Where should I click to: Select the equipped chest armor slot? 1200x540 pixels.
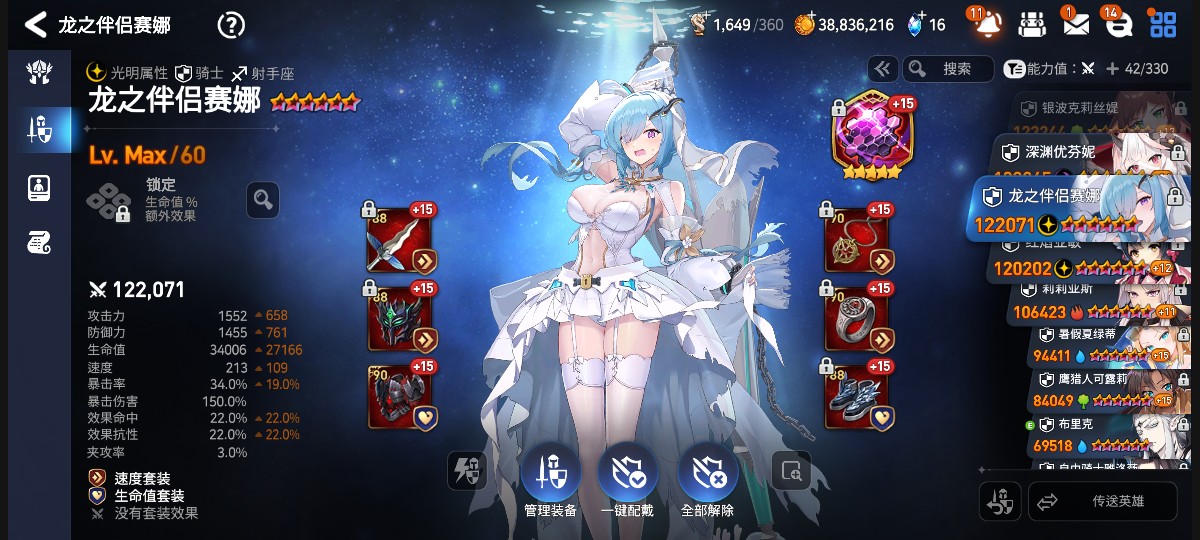pos(400,396)
